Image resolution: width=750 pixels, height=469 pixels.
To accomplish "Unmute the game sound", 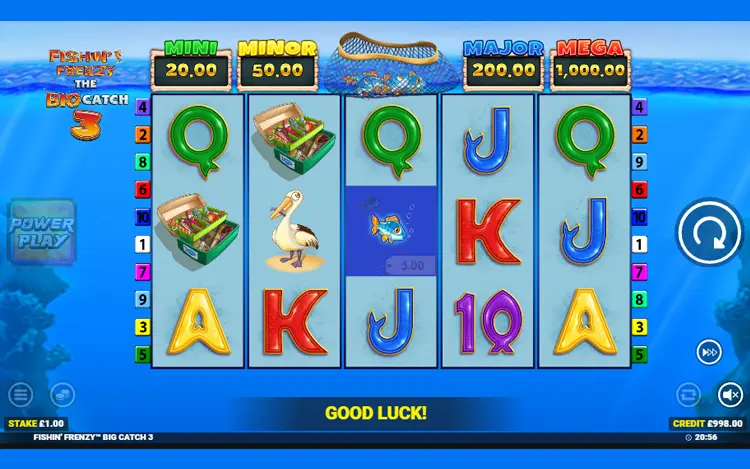I will pos(731,394).
